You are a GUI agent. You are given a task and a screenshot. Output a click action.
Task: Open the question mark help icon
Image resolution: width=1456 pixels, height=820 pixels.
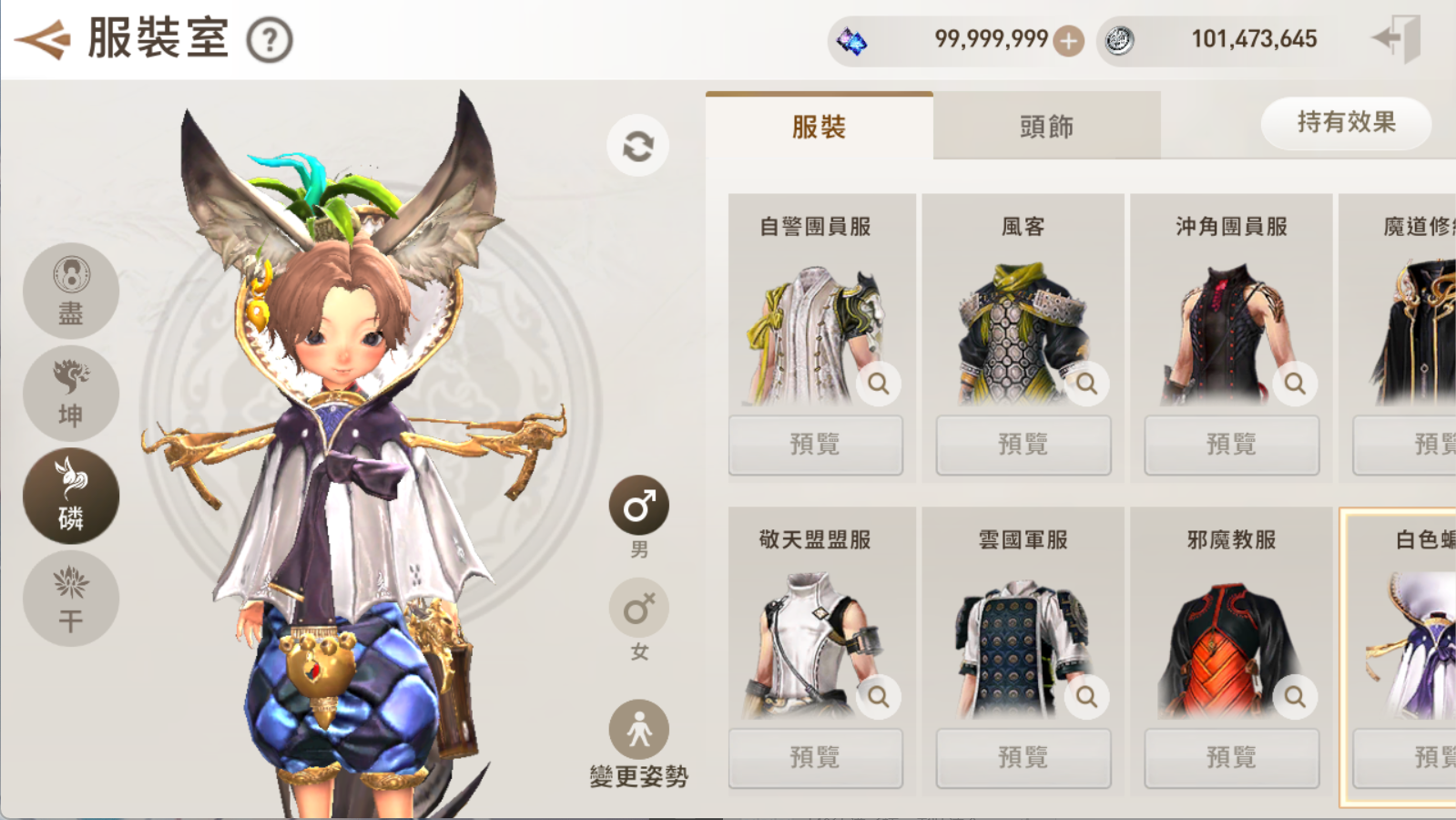click(x=270, y=41)
